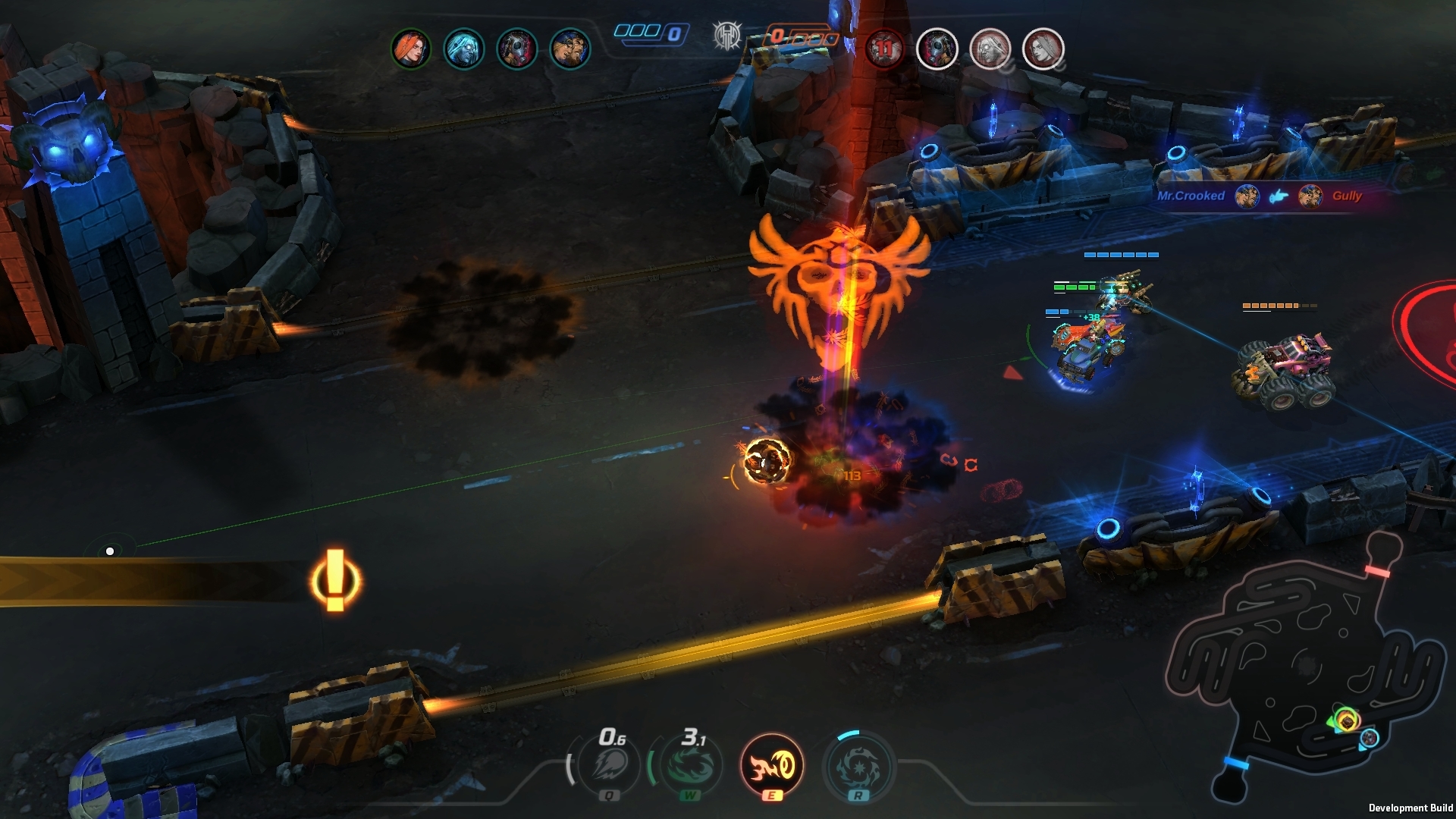Activate the blue vortex ultimate ability
1456x819 pixels.
coord(858,766)
